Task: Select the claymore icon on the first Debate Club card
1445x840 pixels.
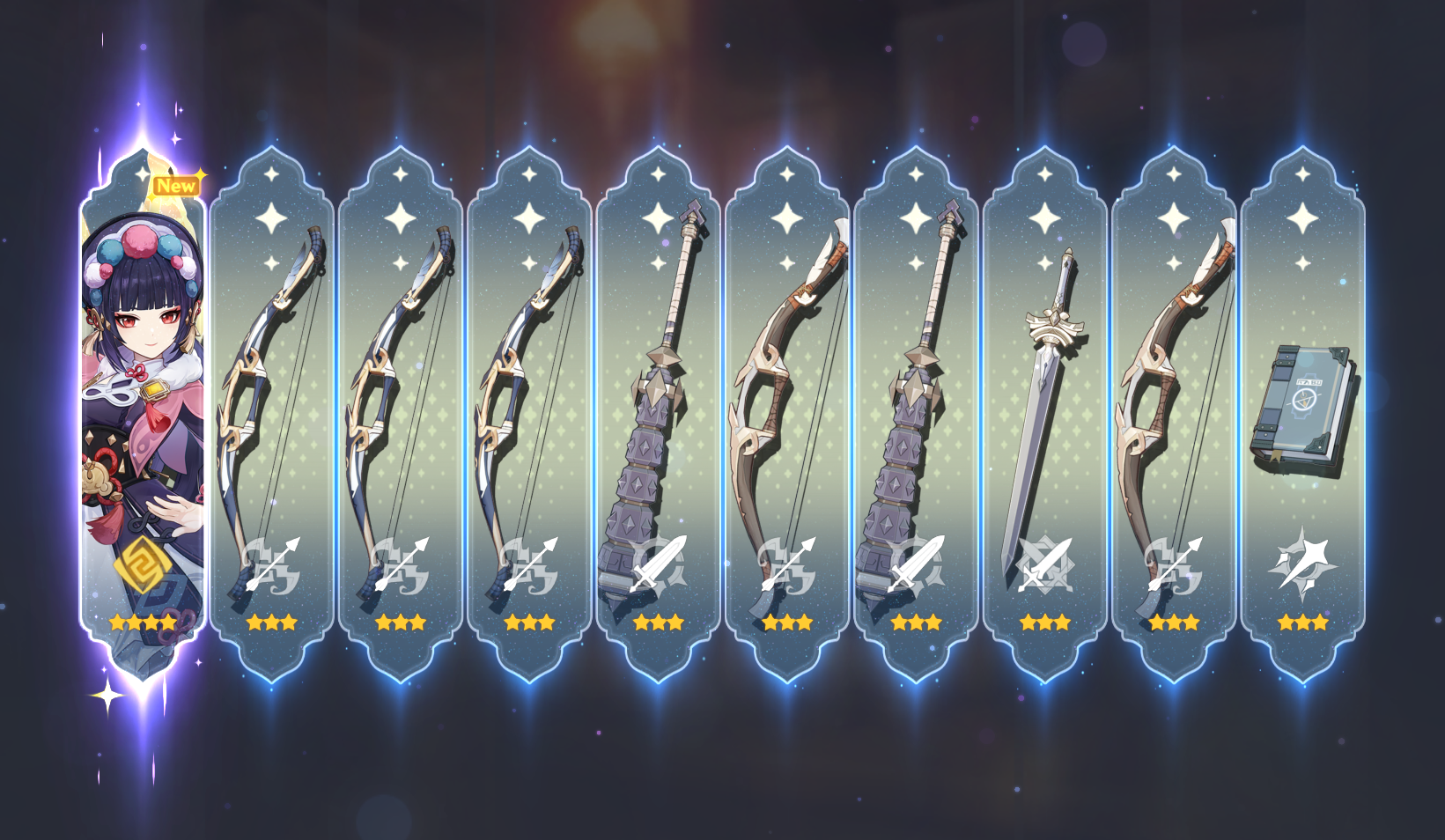Action: [659, 564]
